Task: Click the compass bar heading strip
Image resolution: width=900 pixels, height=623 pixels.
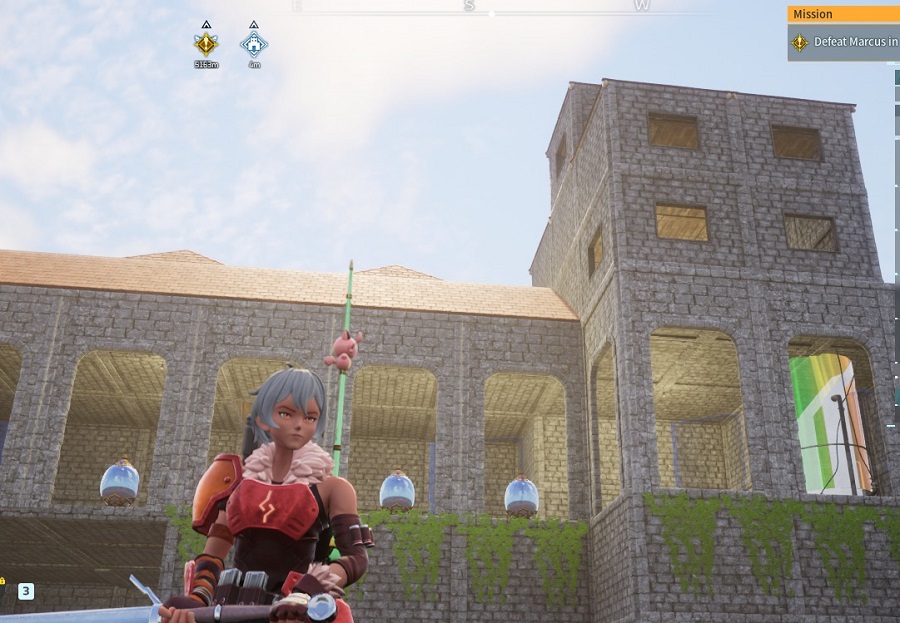Action: pyautogui.click(x=490, y=6)
